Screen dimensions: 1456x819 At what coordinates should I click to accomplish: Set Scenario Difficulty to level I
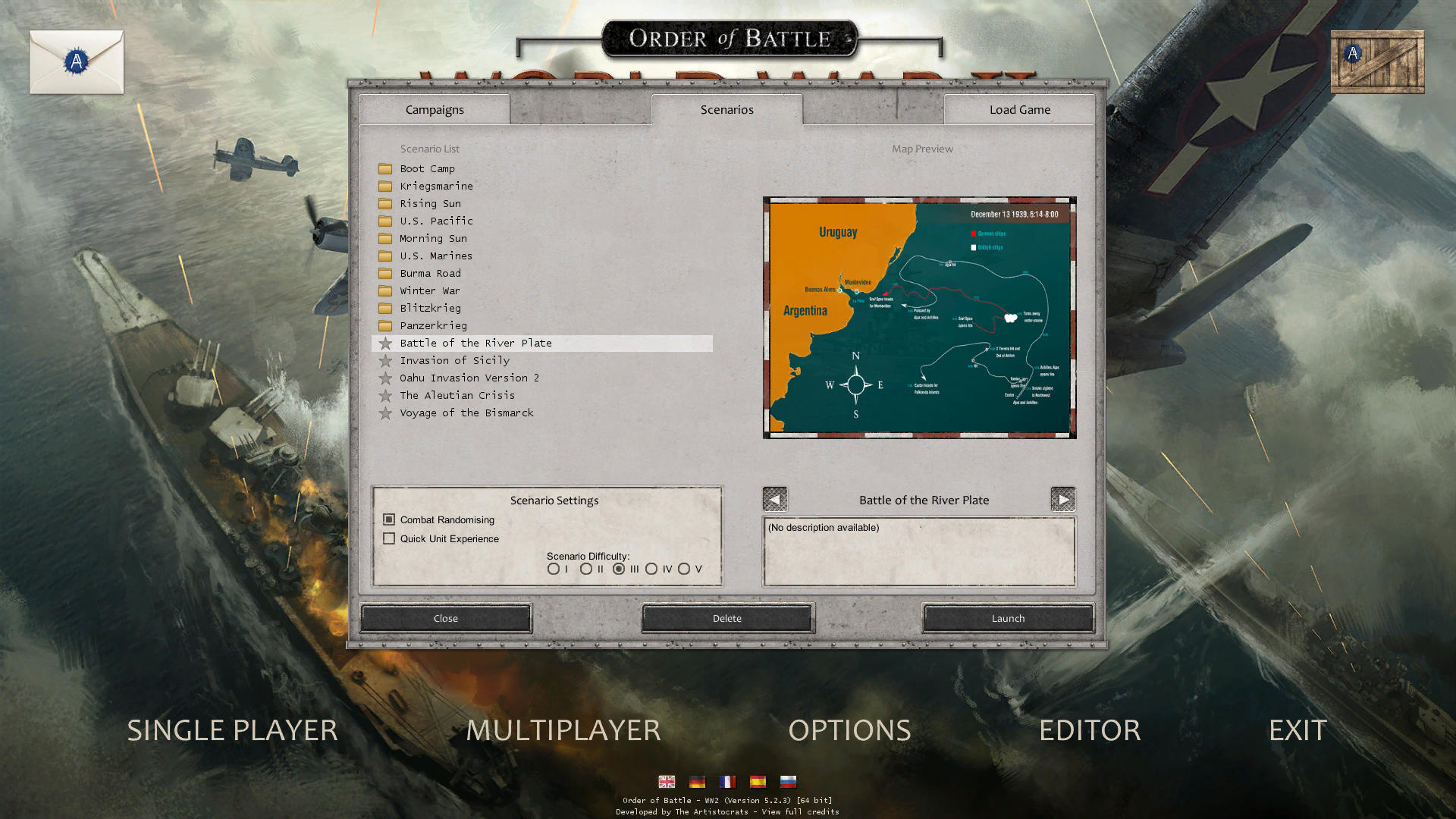coord(553,568)
